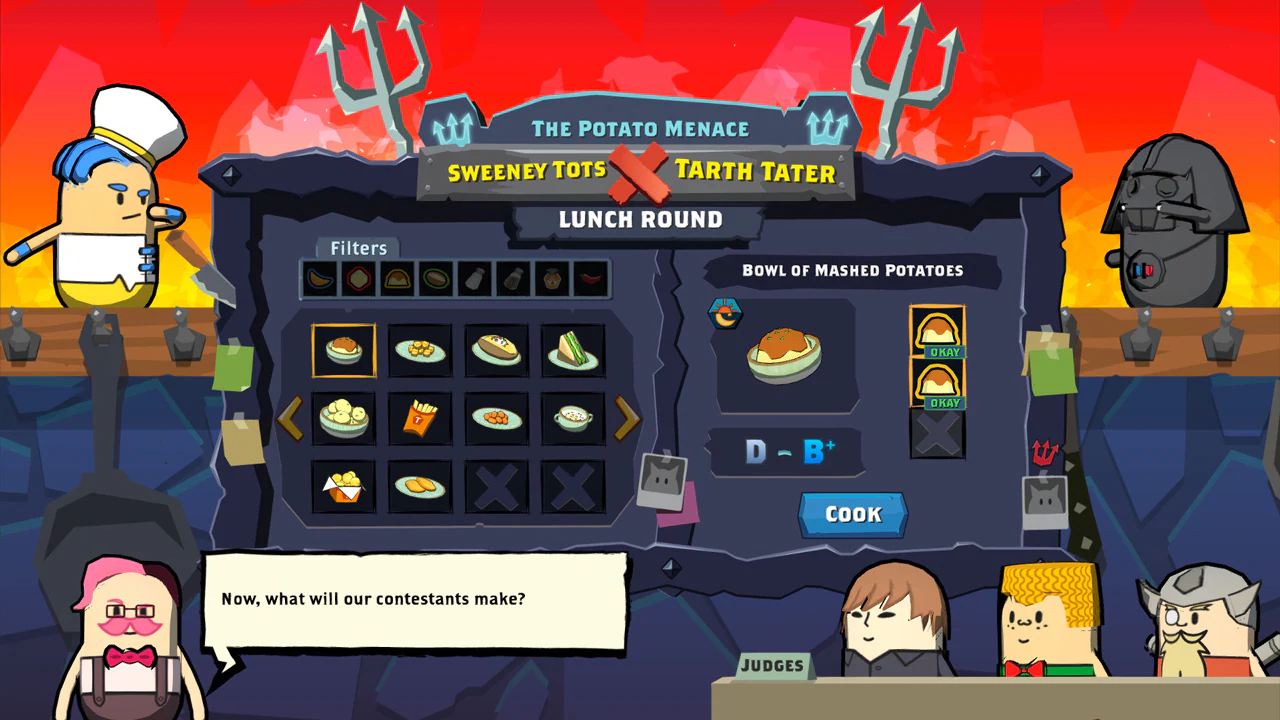Viewport: 1280px width, 720px height.
Task: Expand the next recipe page with right arrow
Action: 628,419
